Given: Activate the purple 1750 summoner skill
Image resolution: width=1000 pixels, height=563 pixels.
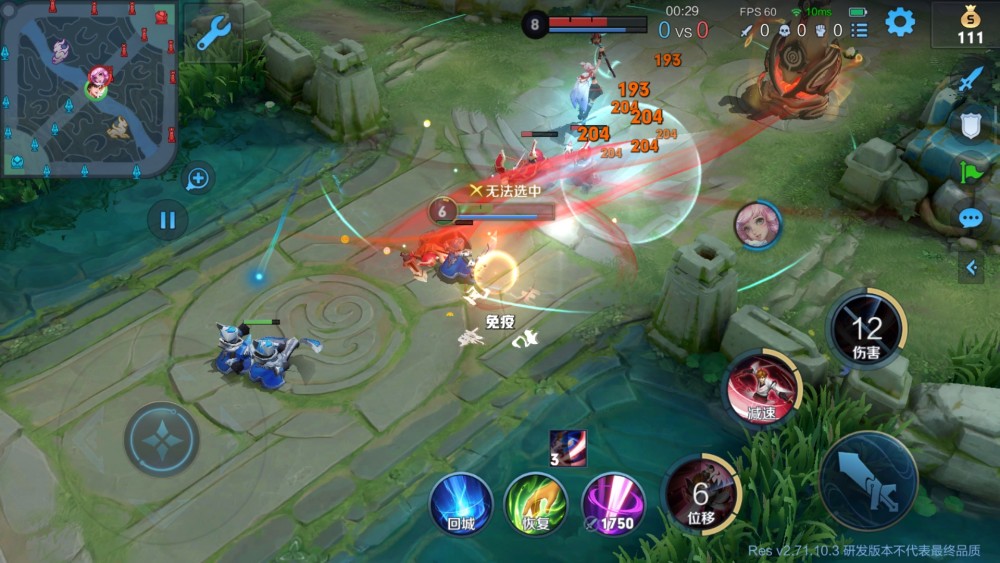Looking at the screenshot, I should [x=613, y=503].
